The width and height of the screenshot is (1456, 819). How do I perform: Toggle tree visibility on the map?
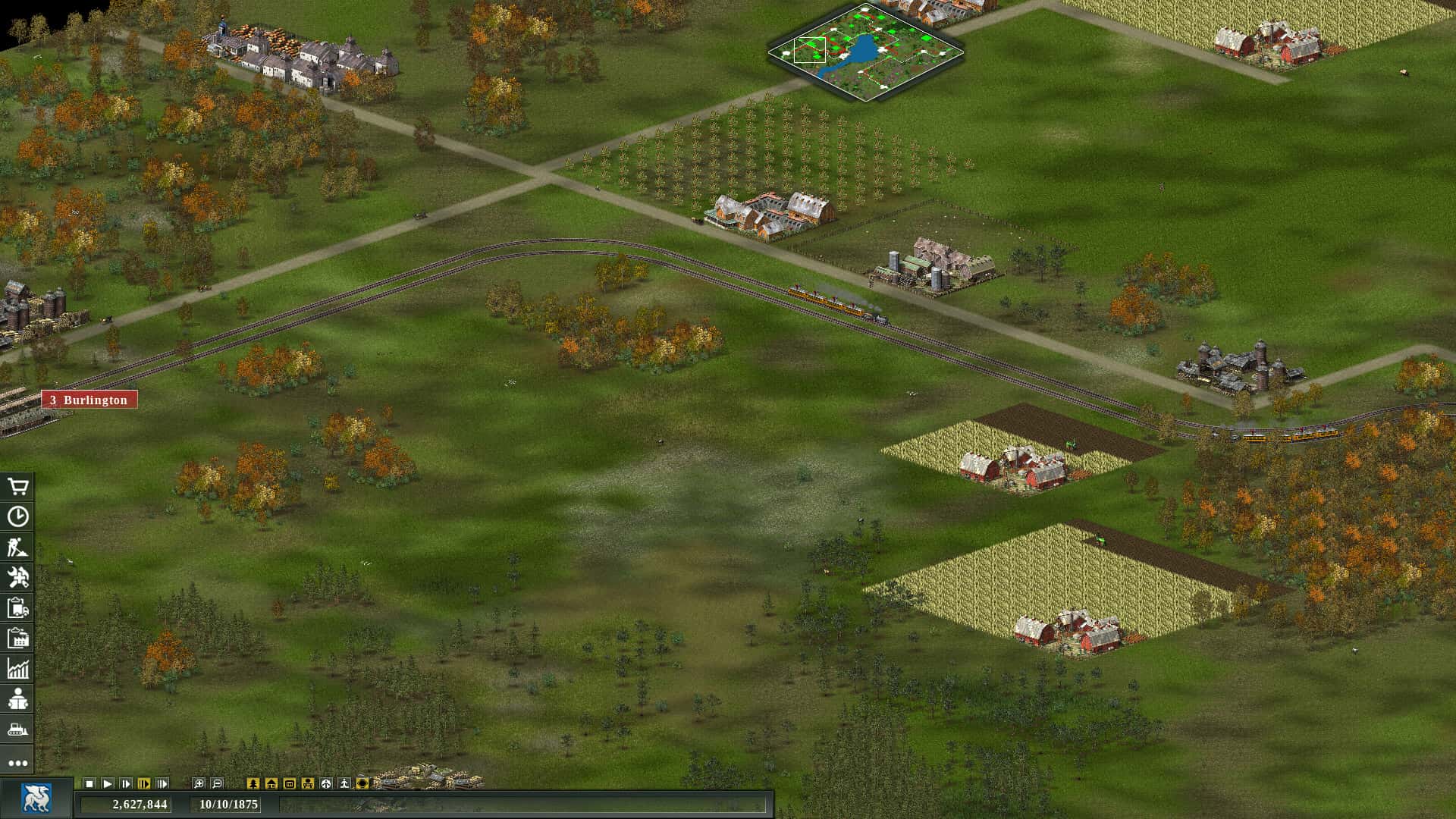[253, 783]
